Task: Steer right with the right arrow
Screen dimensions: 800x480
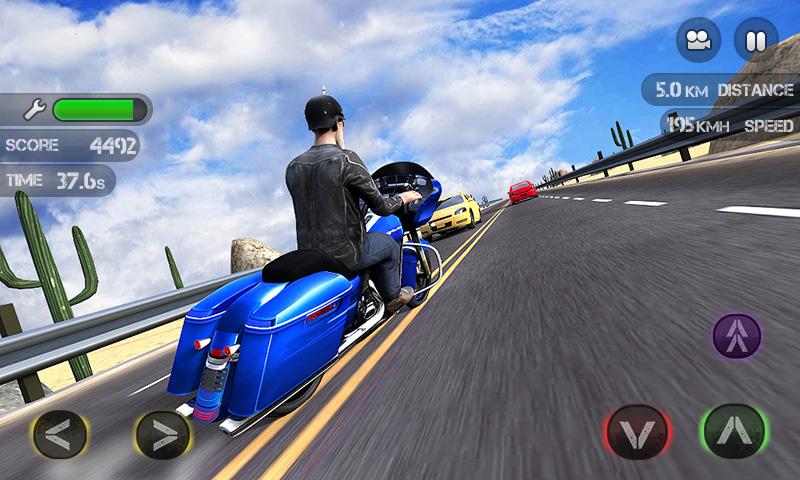Action: pos(163,434)
